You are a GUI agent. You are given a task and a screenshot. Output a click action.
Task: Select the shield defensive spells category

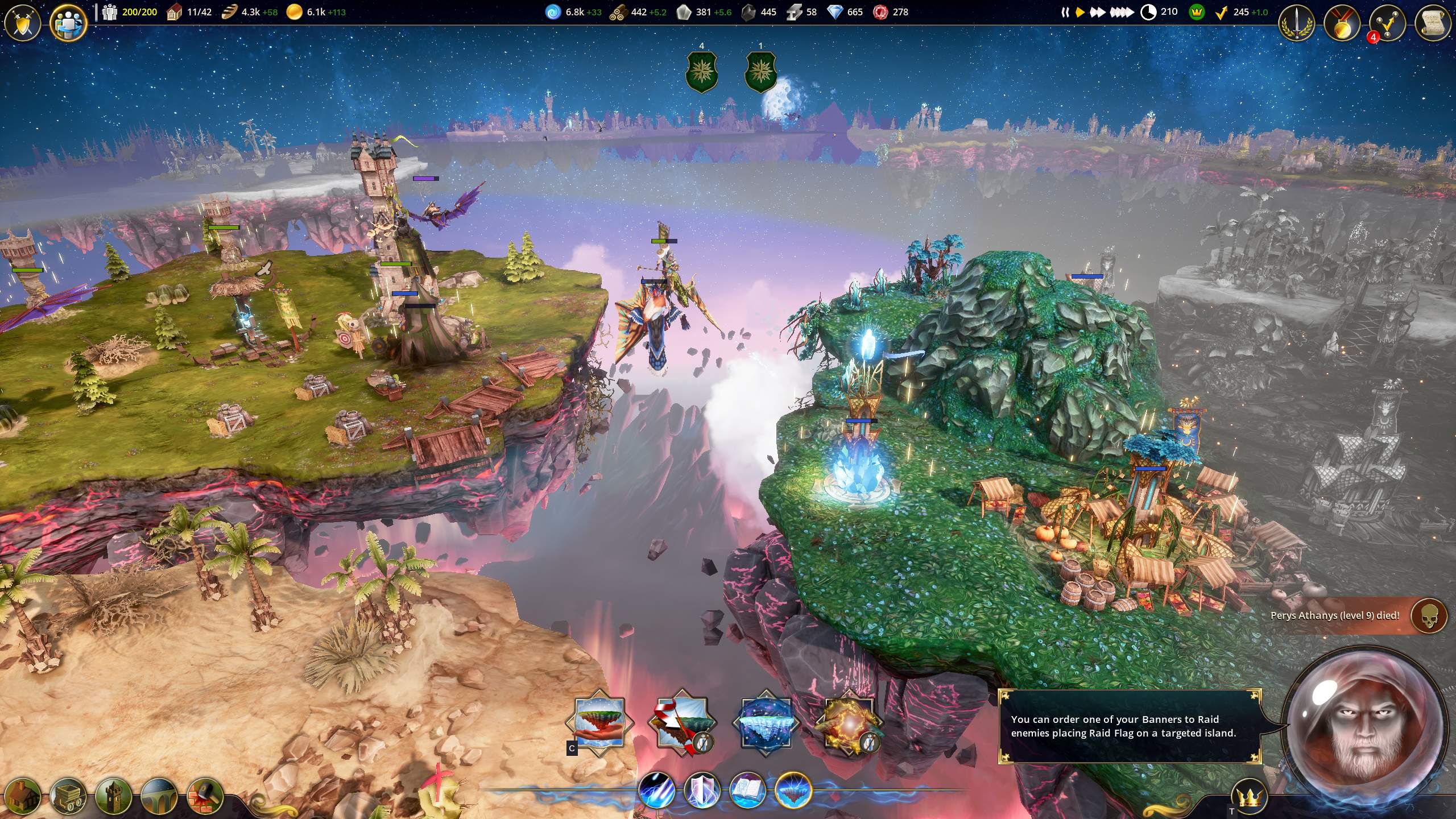point(702,791)
